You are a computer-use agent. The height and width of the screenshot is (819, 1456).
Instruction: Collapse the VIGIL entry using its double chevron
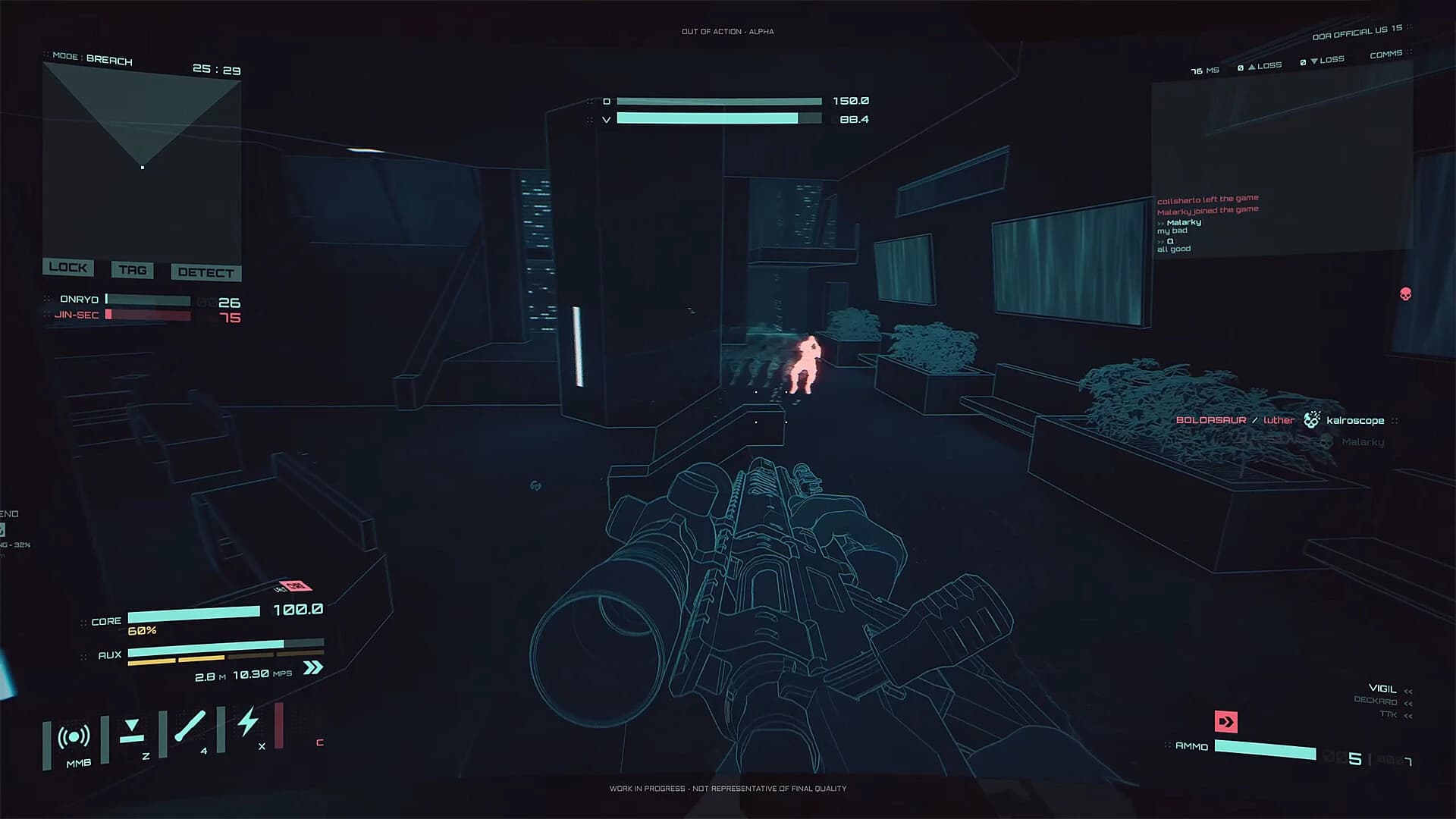point(1409,691)
